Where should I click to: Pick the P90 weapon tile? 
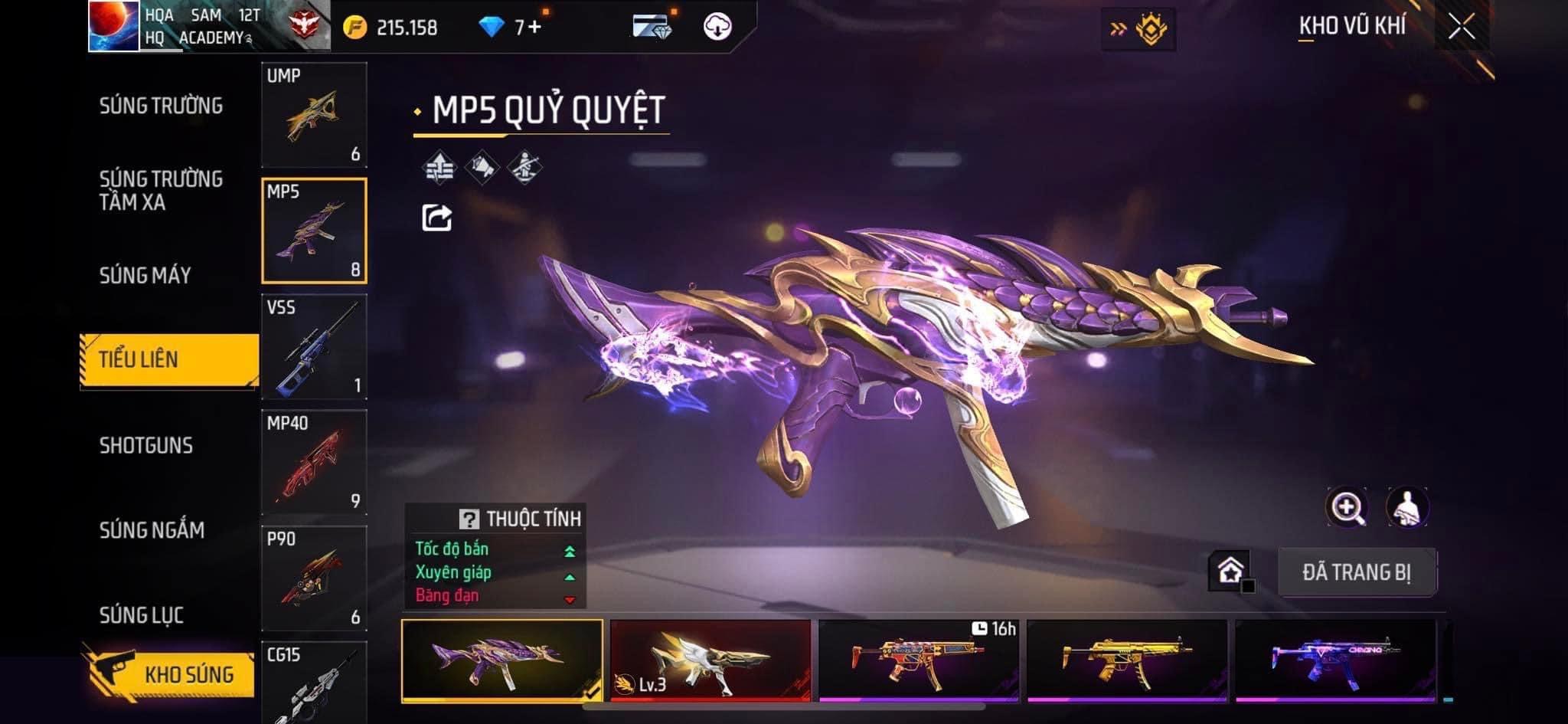coord(314,578)
